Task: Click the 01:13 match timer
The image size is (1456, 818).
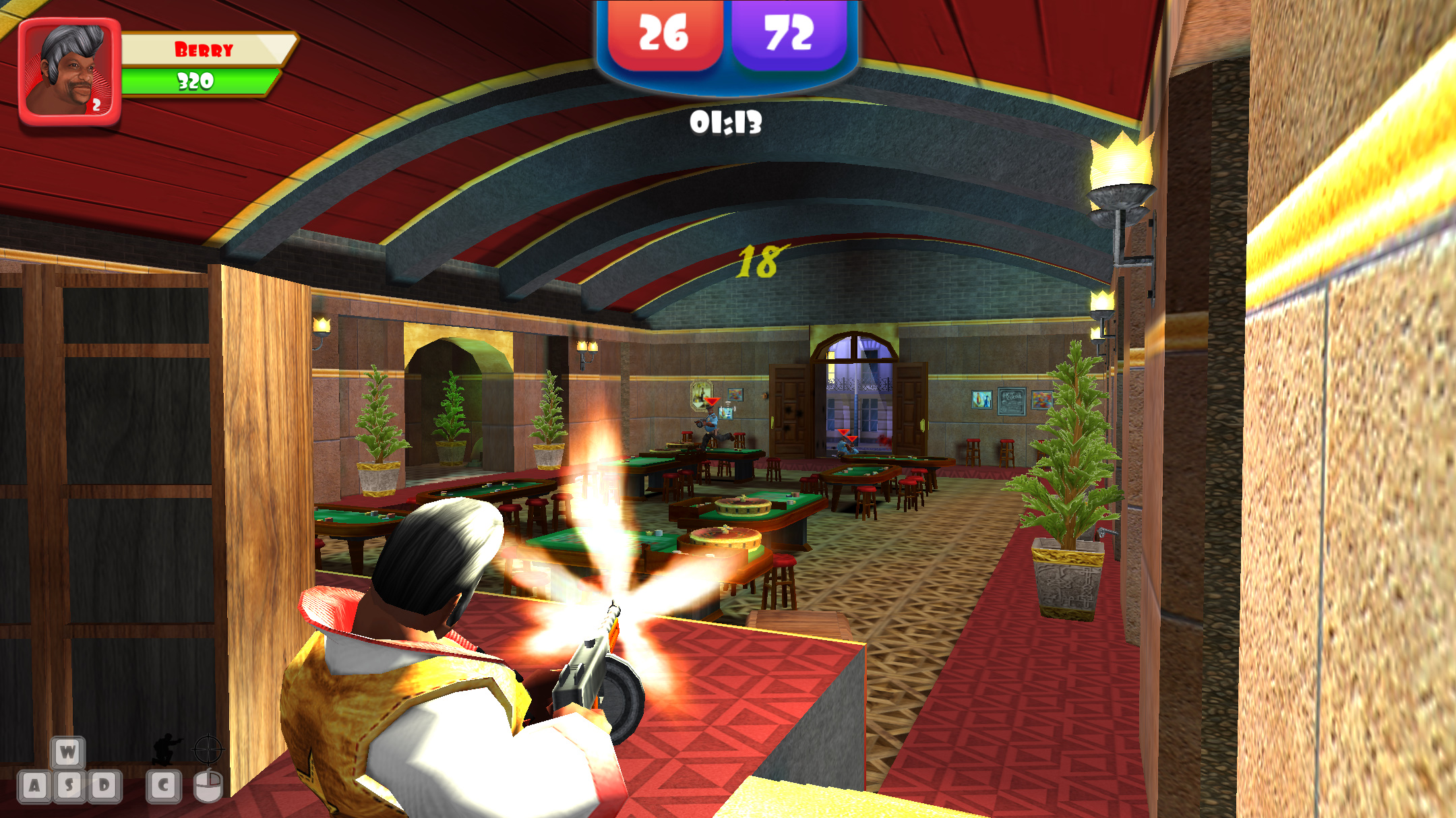Action: click(x=726, y=122)
